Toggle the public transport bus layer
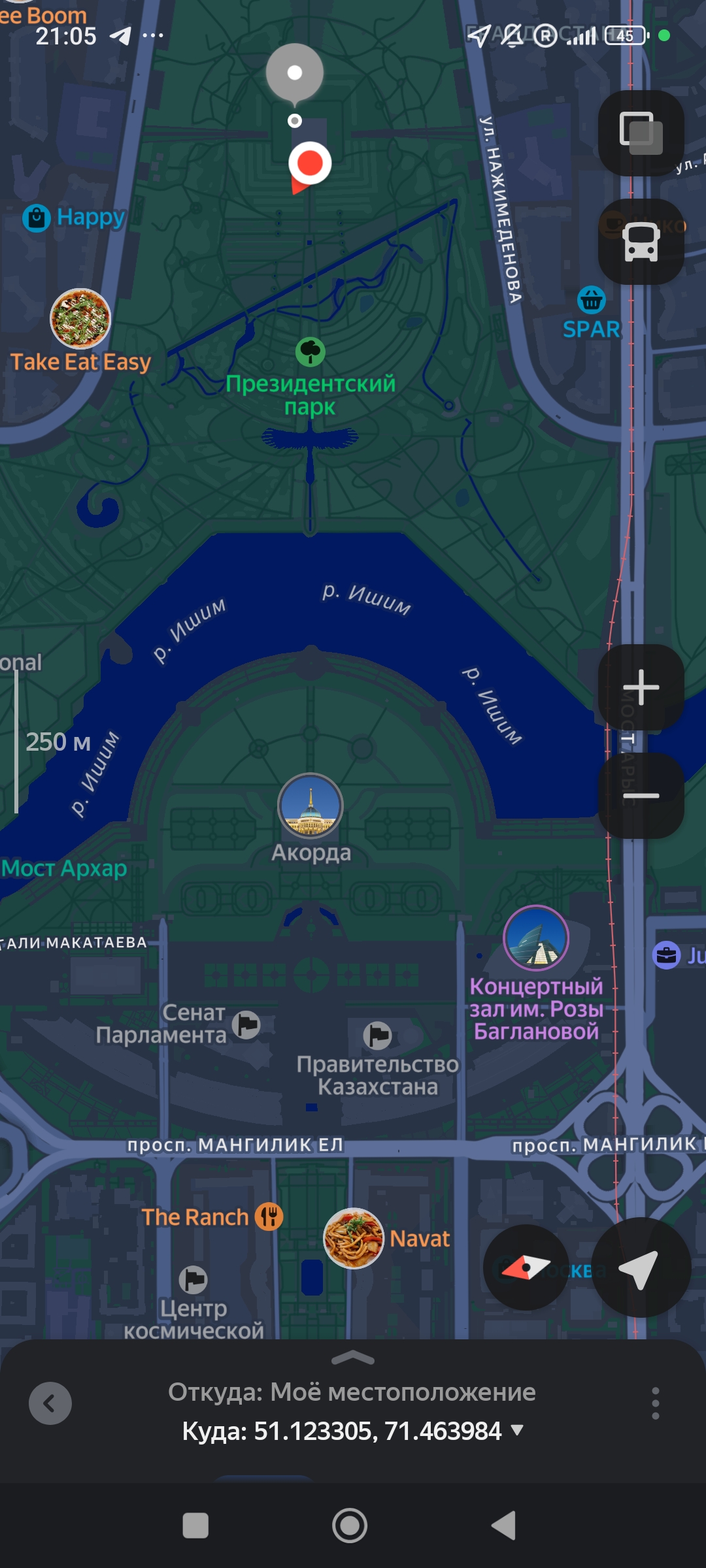The width and height of the screenshot is (706, 1568). (x=641, y=242)
